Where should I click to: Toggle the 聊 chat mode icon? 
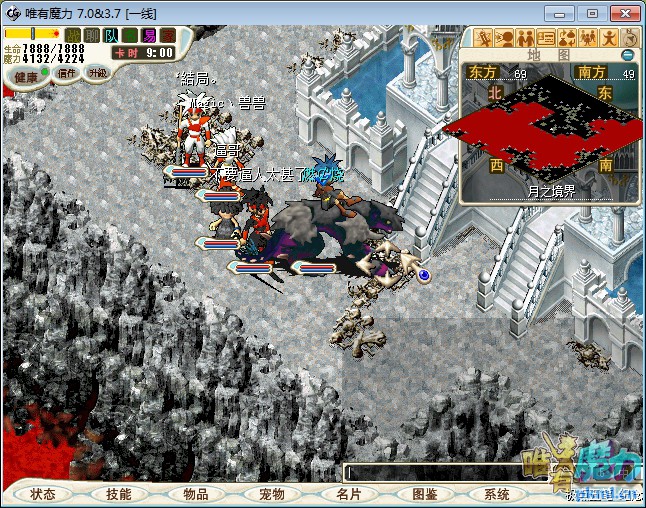pos(92,35)
